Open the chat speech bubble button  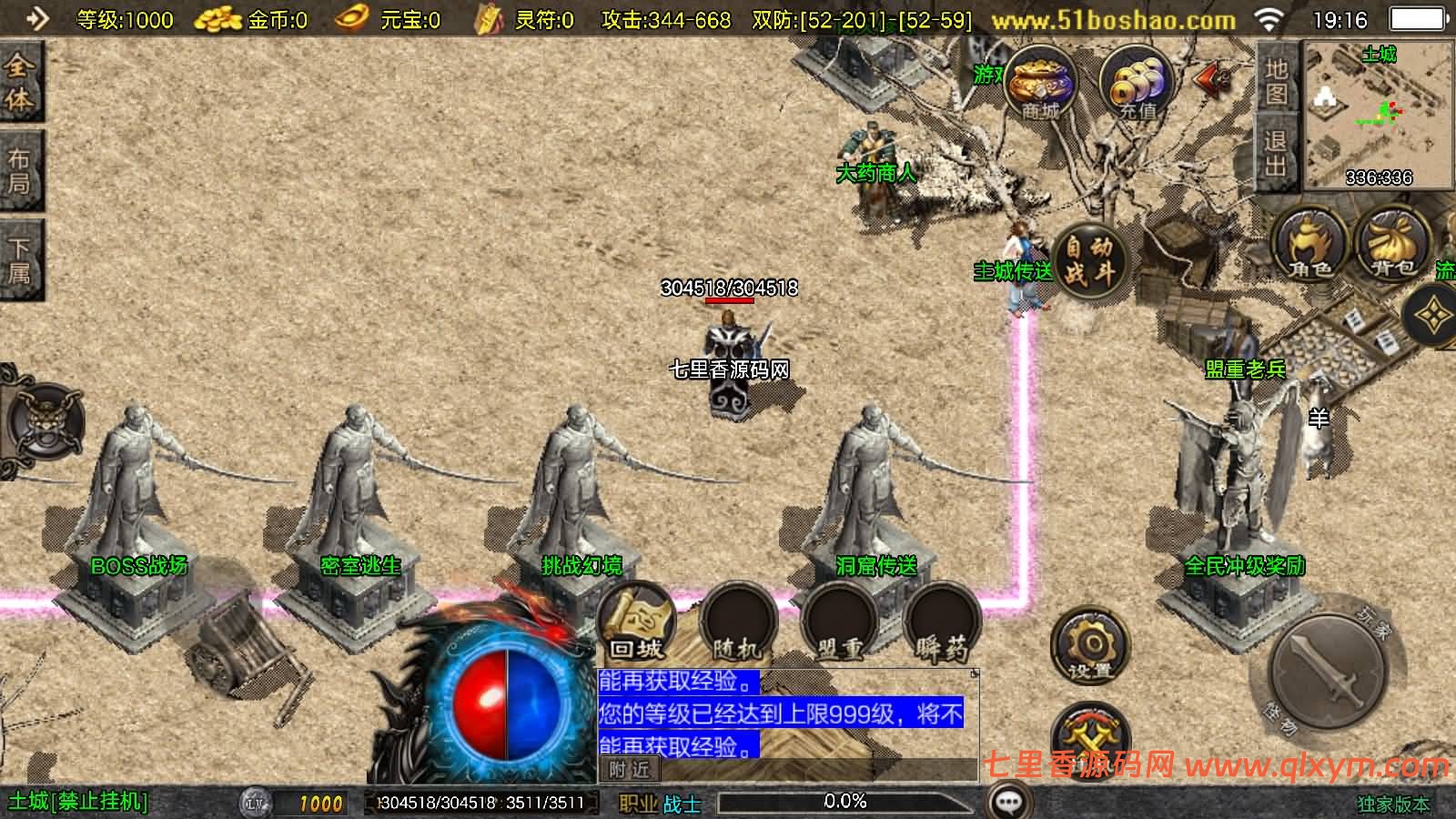(x=1008, y=802)
